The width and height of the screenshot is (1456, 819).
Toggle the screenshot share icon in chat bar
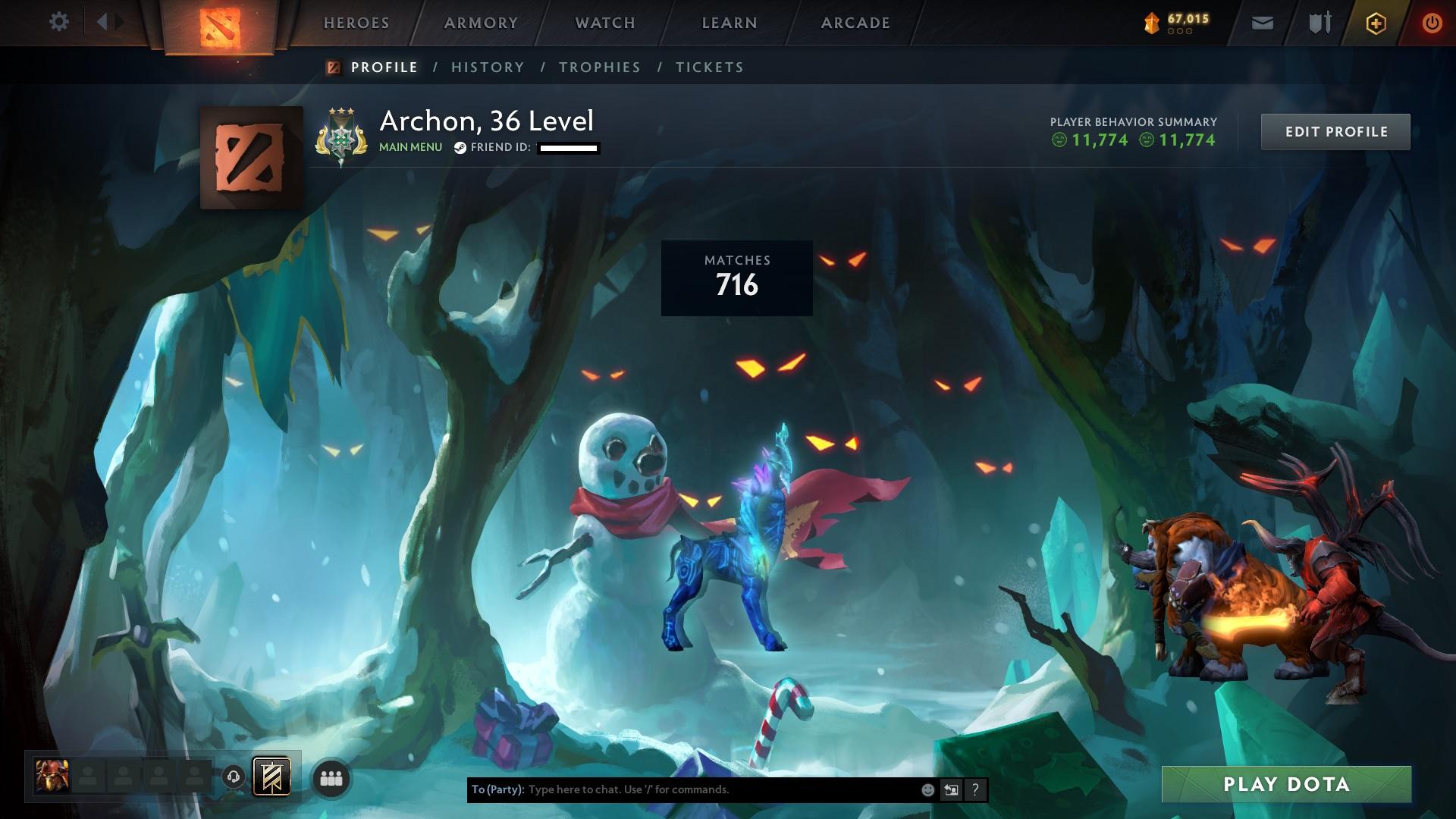click(951, 789)
